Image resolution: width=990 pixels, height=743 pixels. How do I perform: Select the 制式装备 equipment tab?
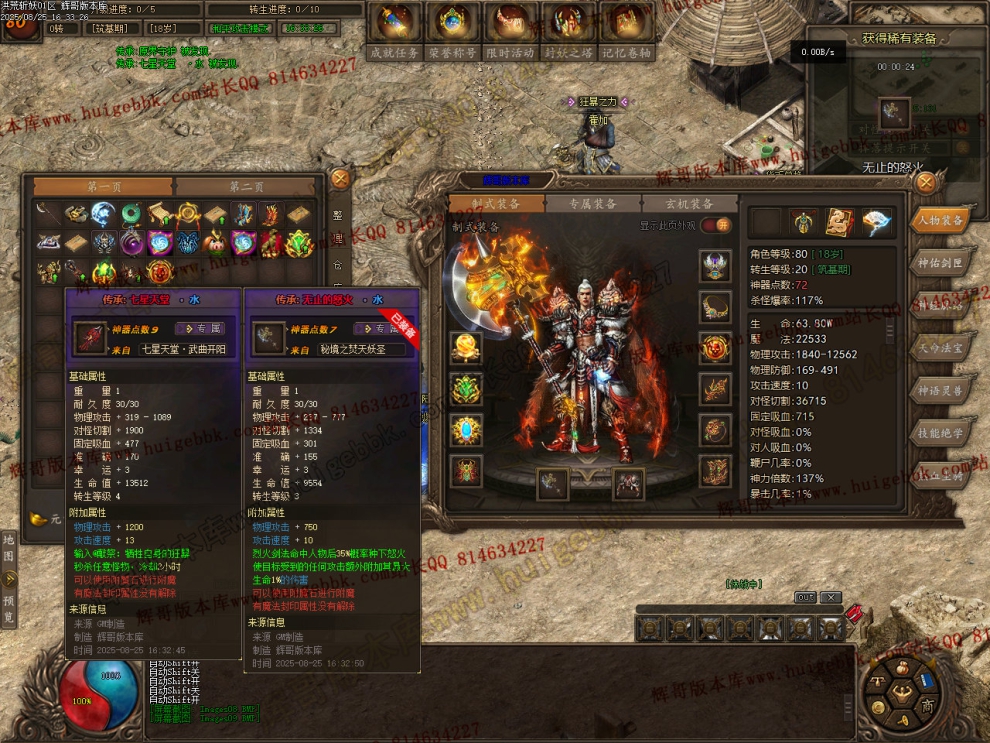tap(496, 204)
